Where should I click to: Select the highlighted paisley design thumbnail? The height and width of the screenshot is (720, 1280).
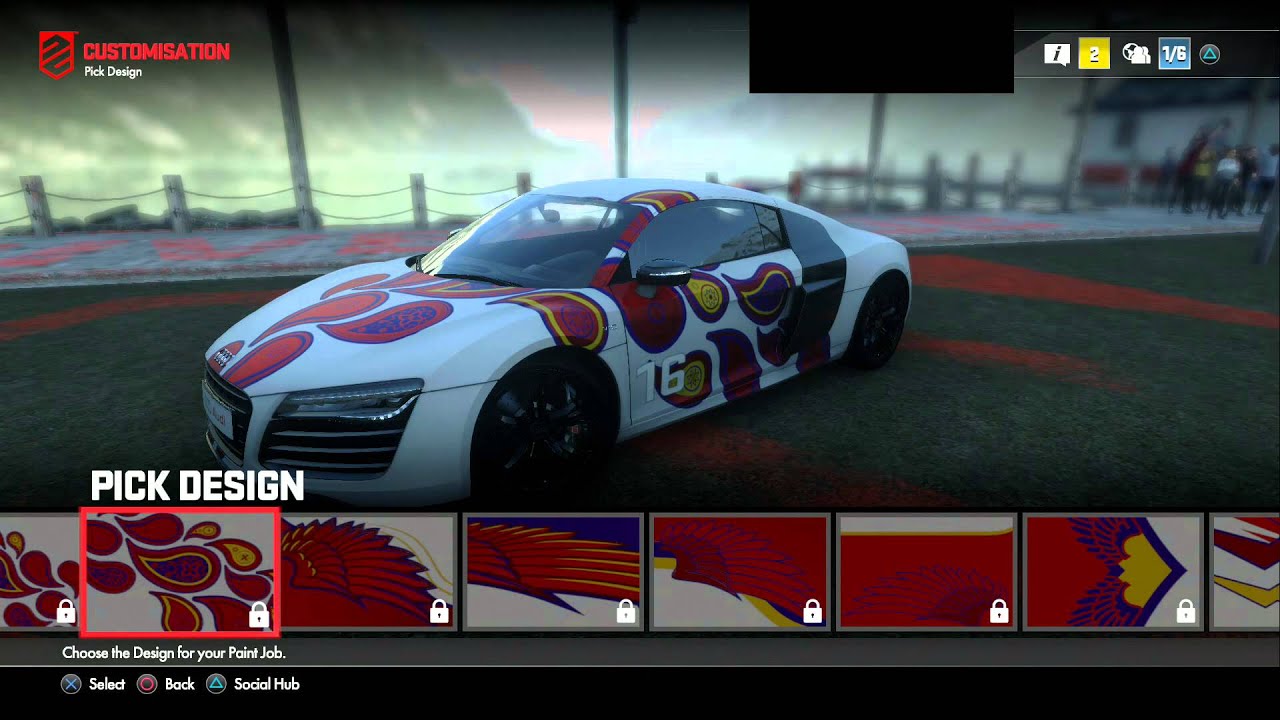tap(180, 572)
